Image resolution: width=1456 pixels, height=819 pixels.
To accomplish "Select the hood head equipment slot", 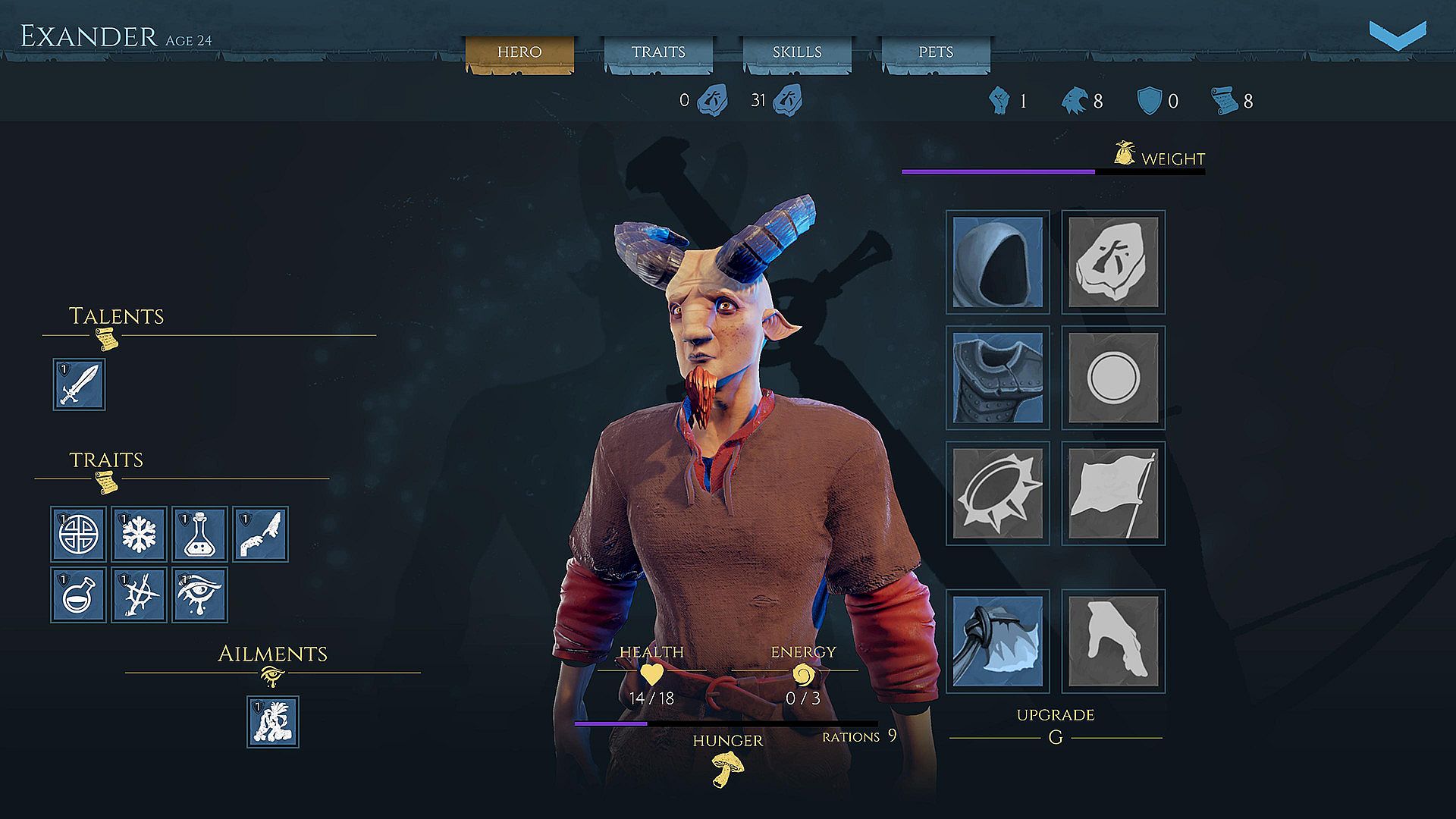I will 997,262.
